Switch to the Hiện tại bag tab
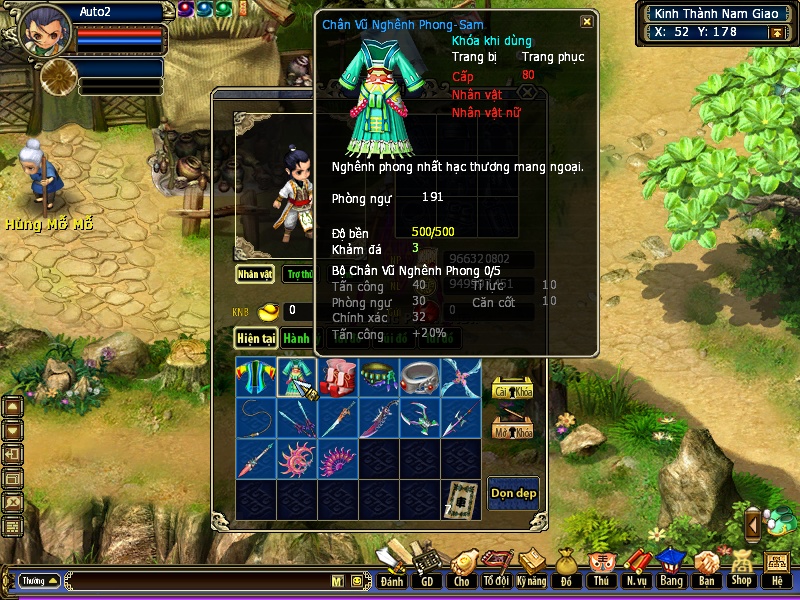Screen dimensions: 800x600 (255, 339)
